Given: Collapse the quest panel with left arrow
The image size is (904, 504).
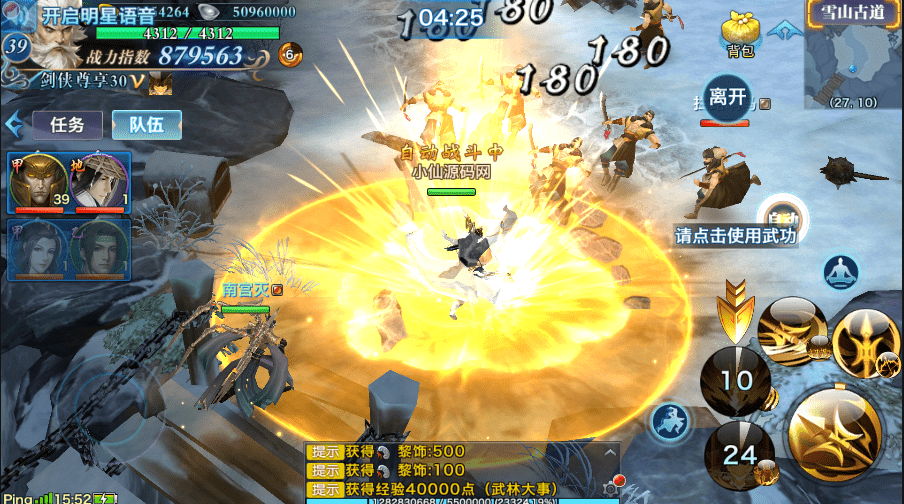Looking at the screenshot, I should coord(15,125).
